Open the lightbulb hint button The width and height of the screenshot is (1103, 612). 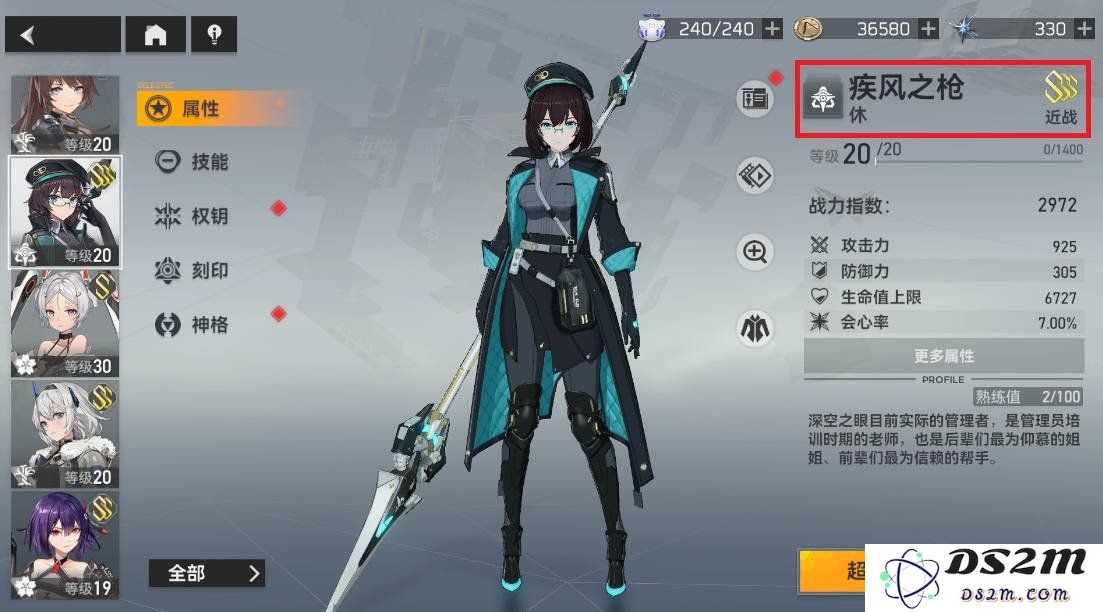click(x=213, y=35)
